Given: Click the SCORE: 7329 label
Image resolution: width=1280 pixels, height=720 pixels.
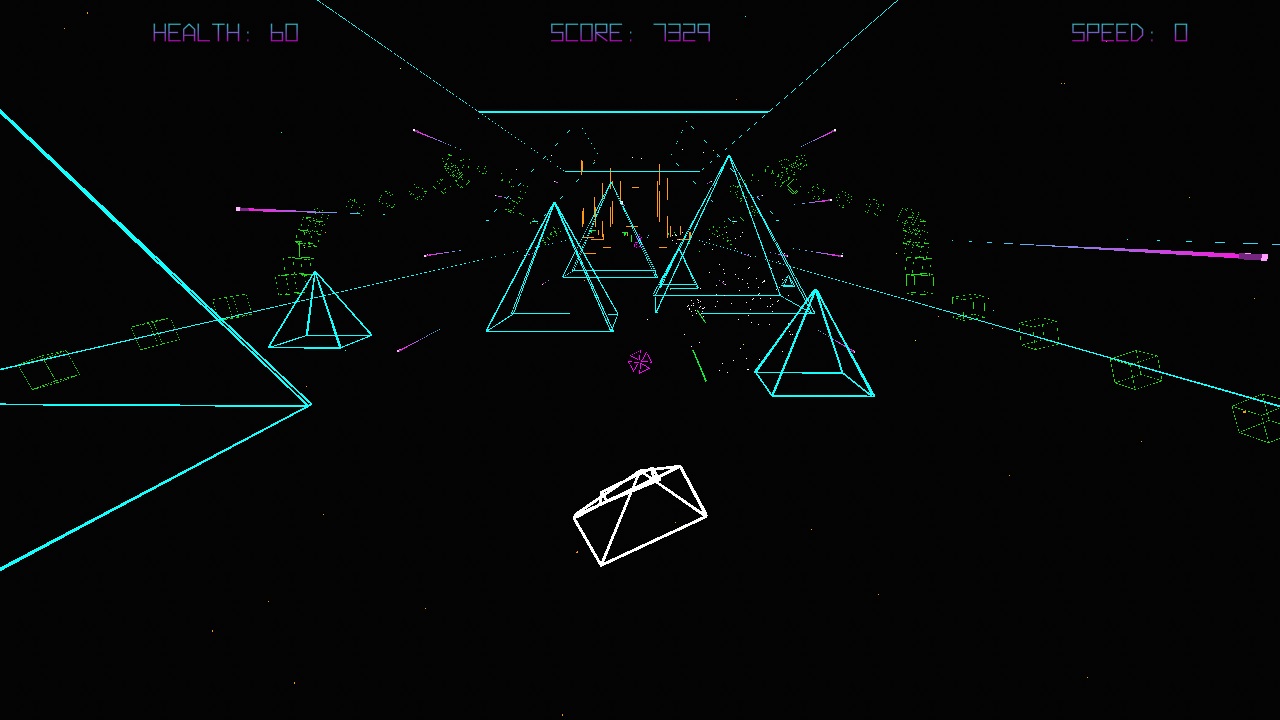Looking at the screenshot, I should (x=629, y=33).
